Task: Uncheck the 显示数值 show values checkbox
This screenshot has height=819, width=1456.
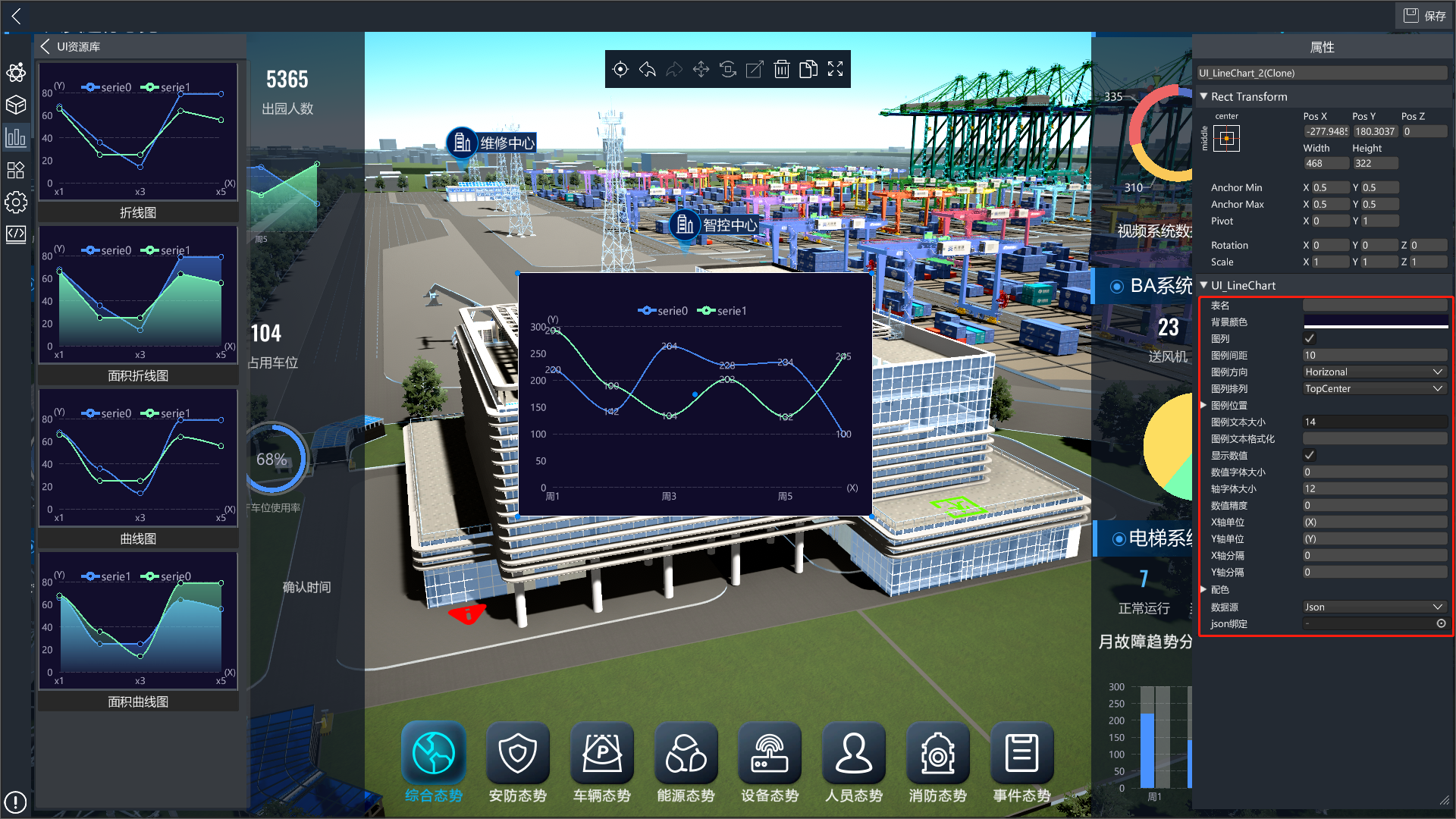Action: tap(1310, 455)
